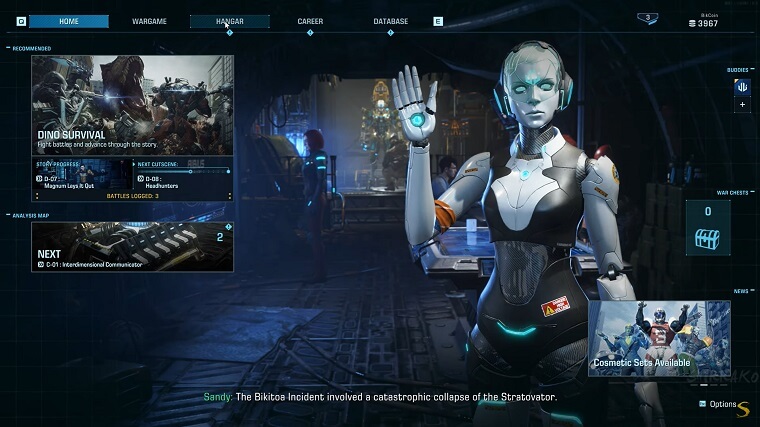This screenshot has height=427, width=760.
Task: Click the player rank badge
Action: coord(648,18)
